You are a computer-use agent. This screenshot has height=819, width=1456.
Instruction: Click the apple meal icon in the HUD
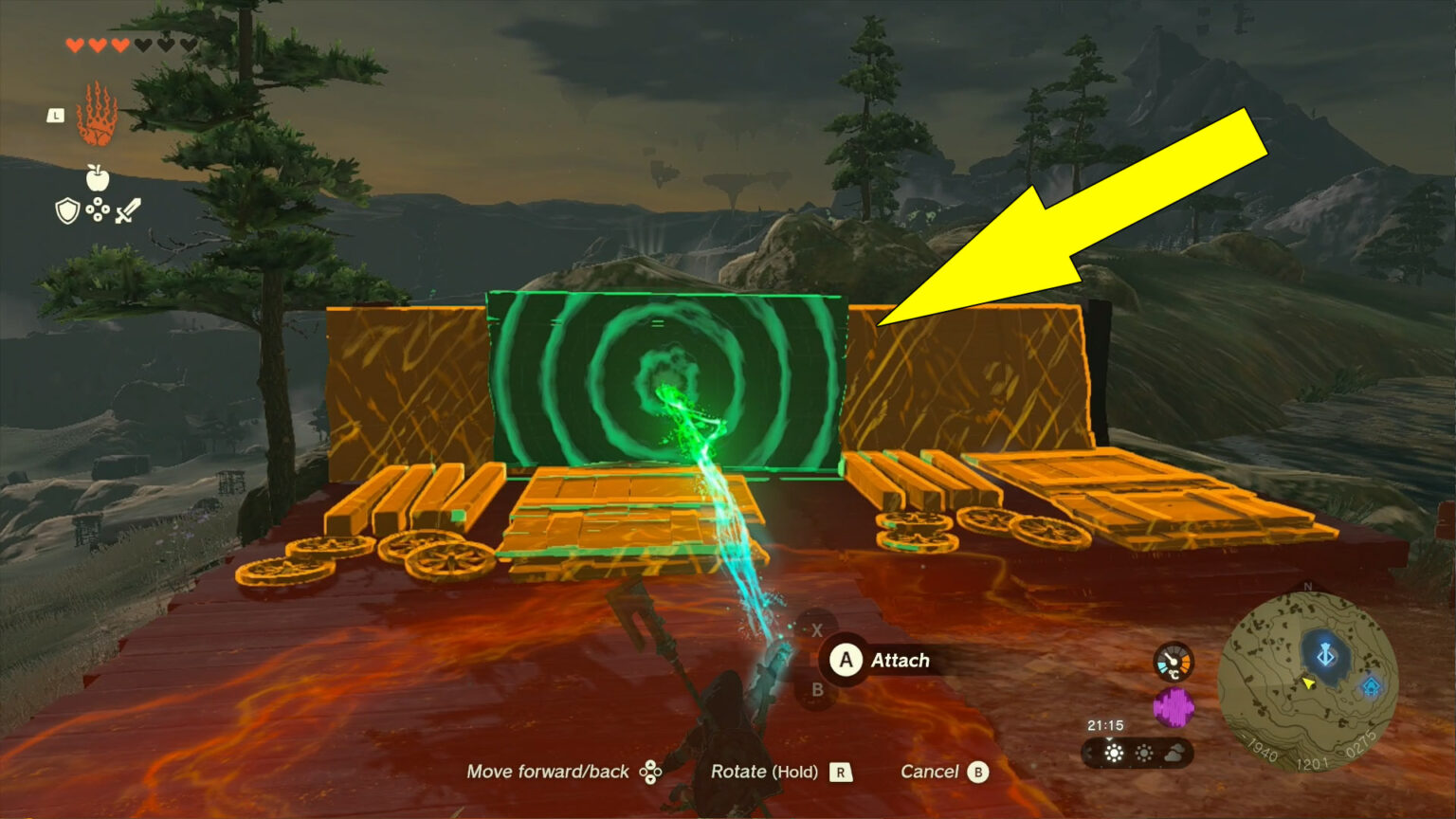(x=98, y=178)
